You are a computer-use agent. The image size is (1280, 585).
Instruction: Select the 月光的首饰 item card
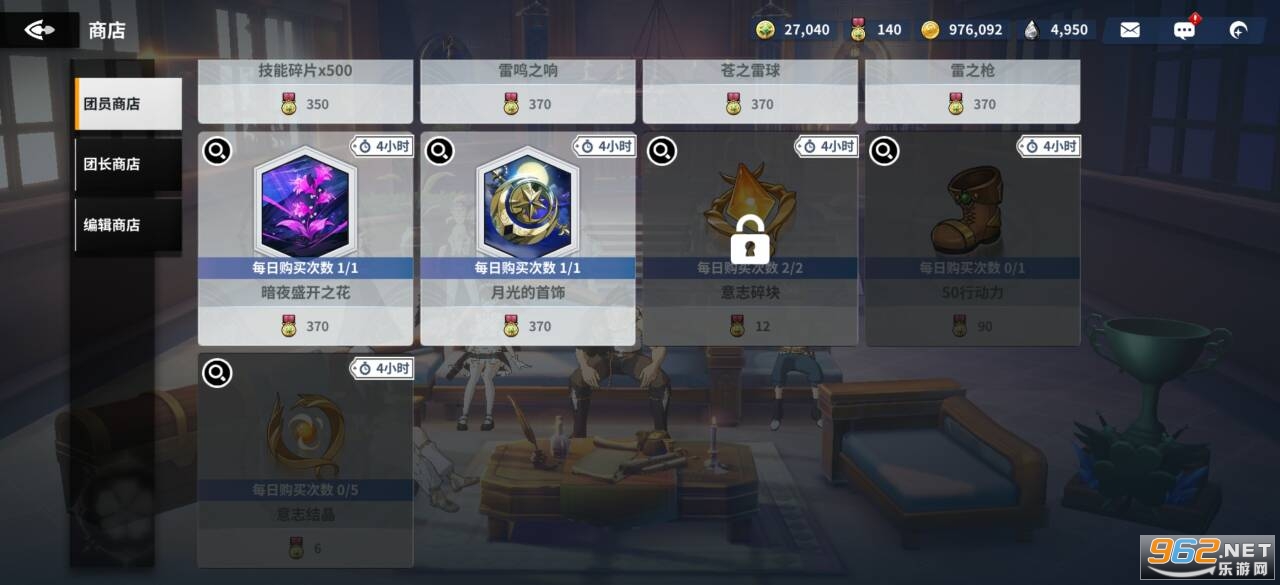coord(527,240)
